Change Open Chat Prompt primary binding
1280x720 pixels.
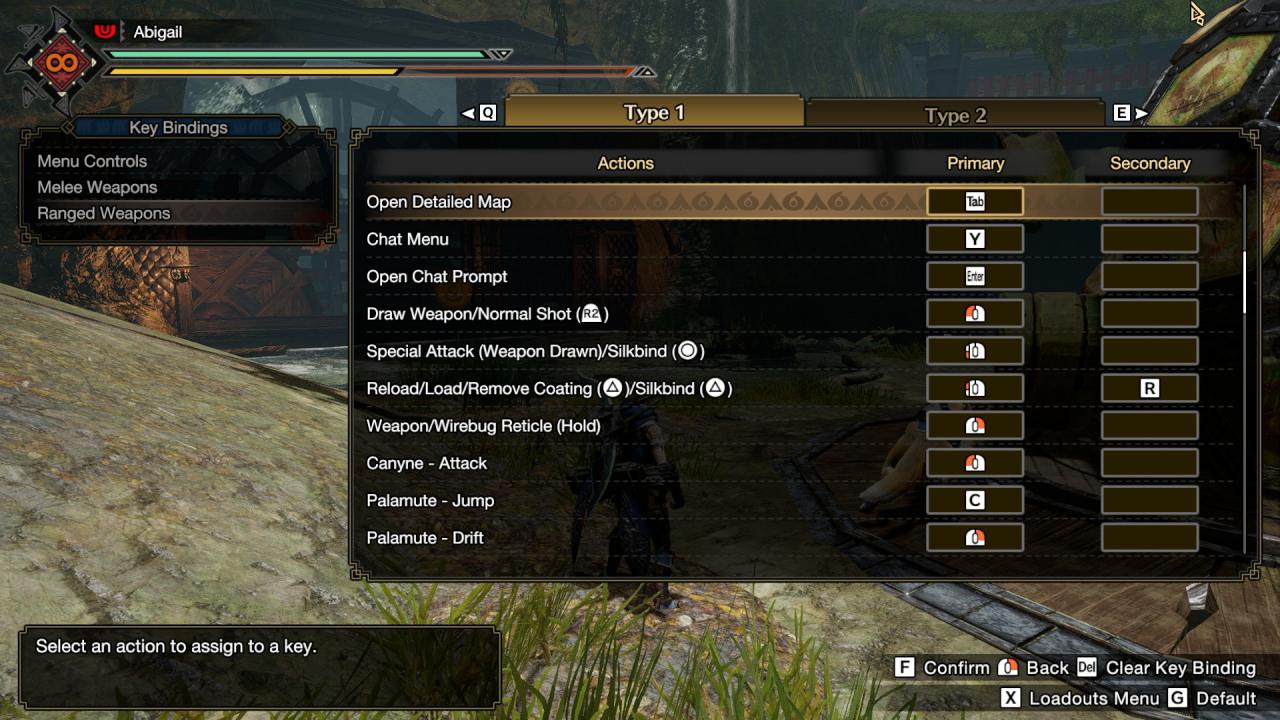click(975, 276)
